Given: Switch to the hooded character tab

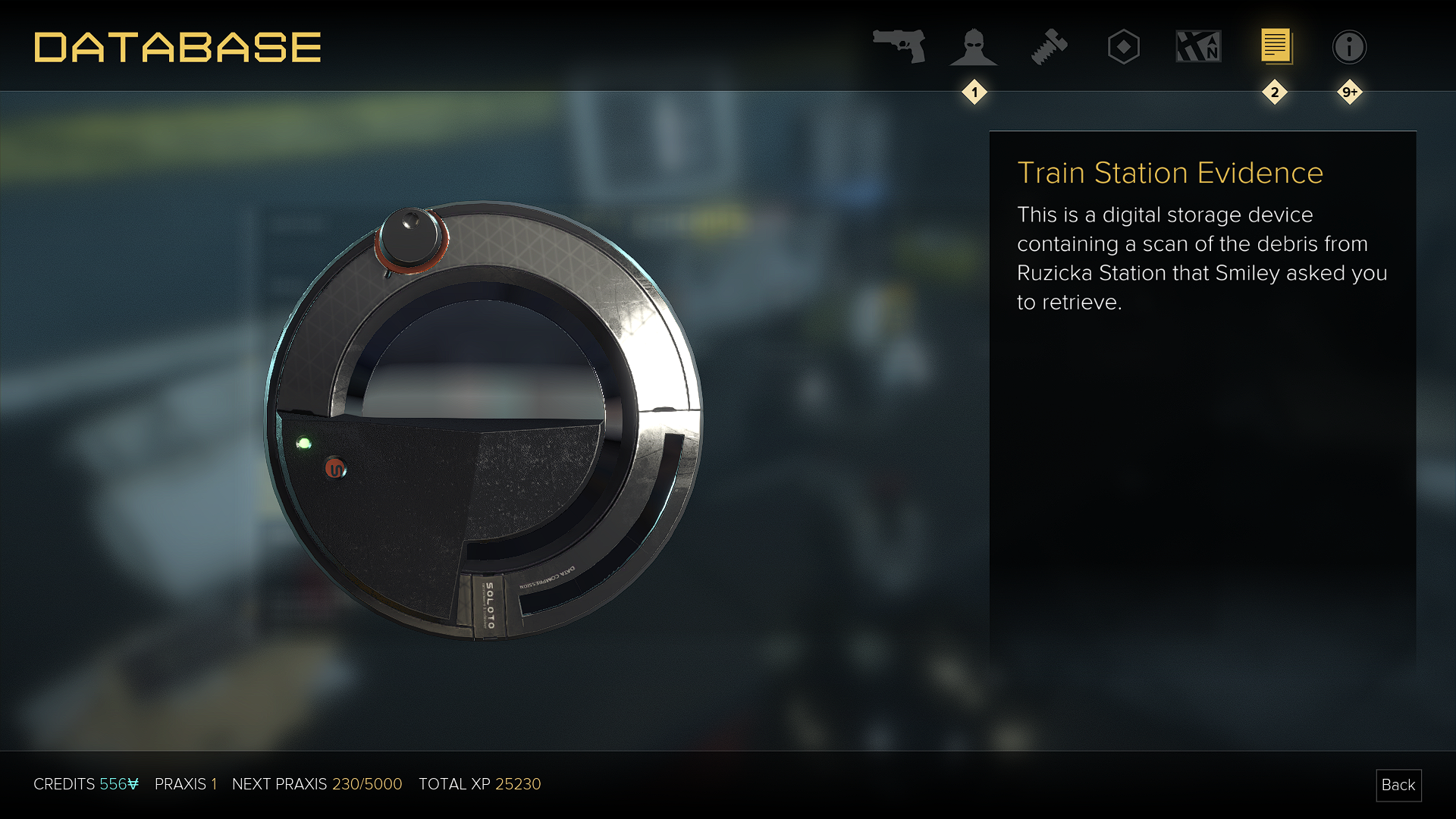Looking at the screenshot, I should pyautogui.click(x=974, y=47).
